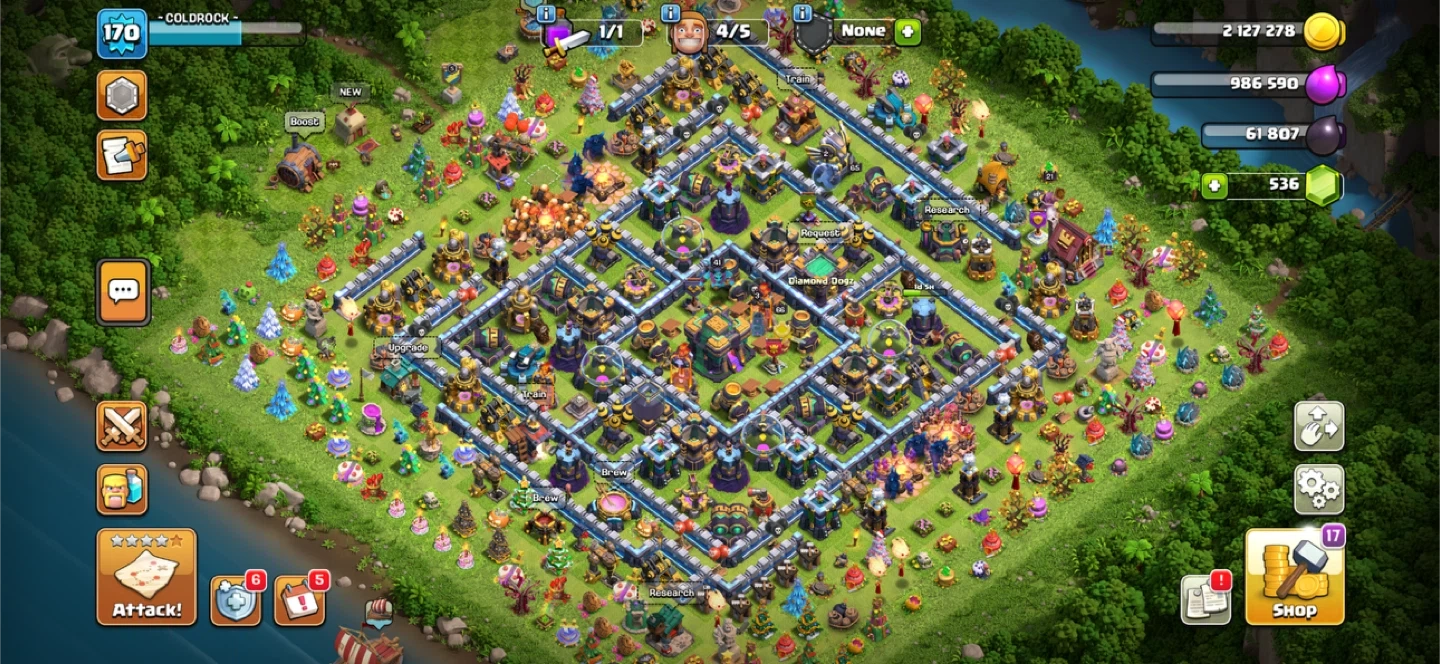Open the papers icon with red alert
This screenshot has width=1440, height=664.
(x=1205, y=600)
